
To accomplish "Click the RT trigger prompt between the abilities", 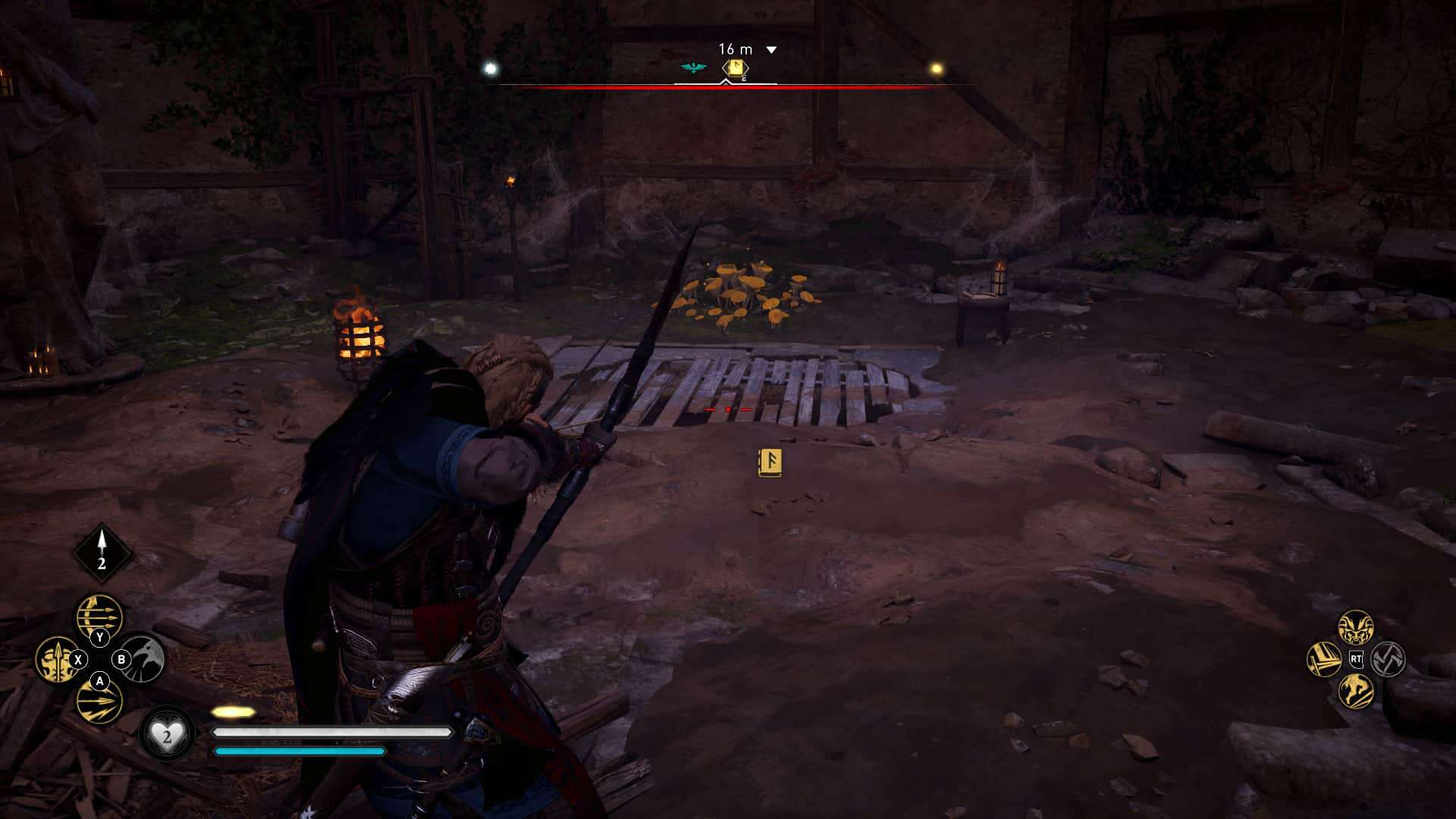I will click(1357, 659).
